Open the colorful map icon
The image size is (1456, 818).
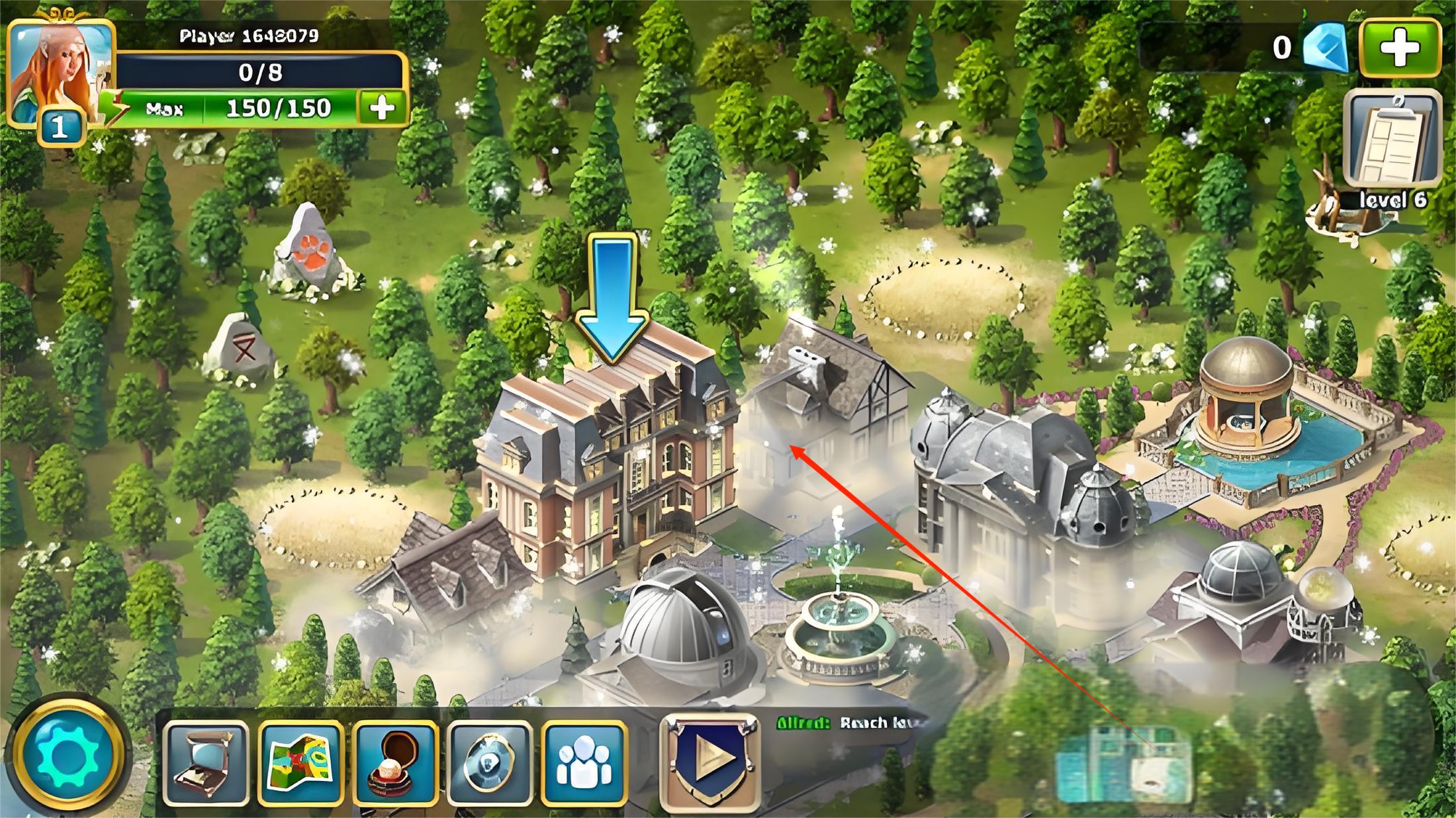pos(301,763)
